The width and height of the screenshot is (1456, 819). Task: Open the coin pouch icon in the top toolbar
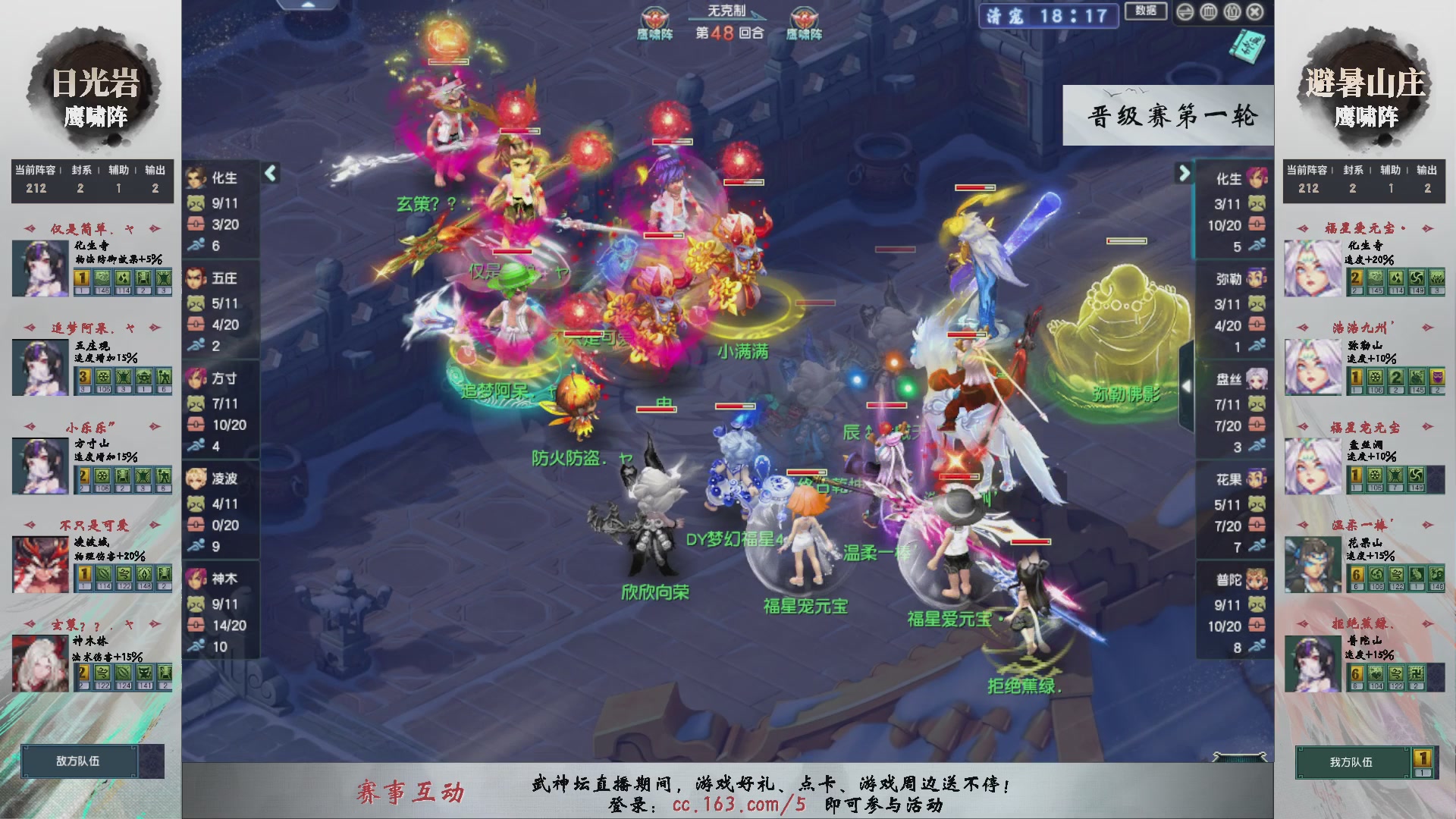pyautogui.click(x=1232, y=12)
